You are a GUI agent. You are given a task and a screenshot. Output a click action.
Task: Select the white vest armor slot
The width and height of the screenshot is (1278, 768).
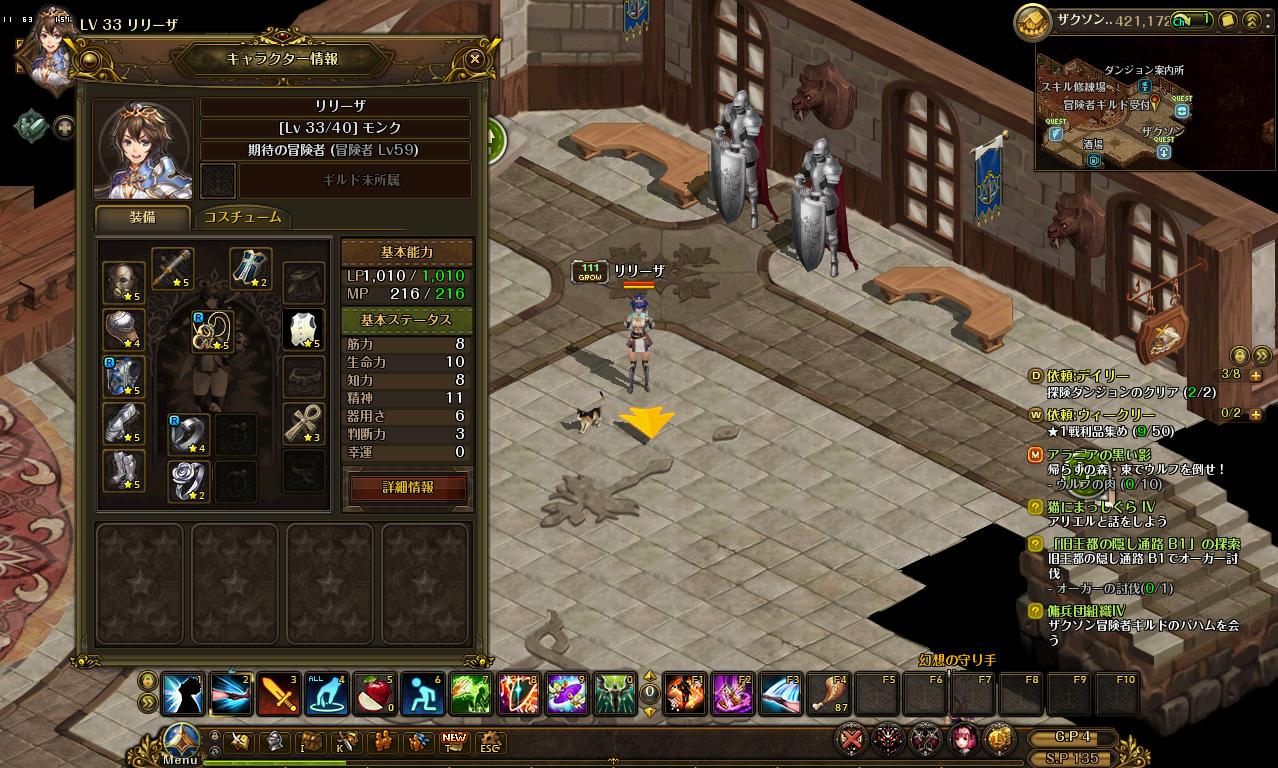click(303, 329)
